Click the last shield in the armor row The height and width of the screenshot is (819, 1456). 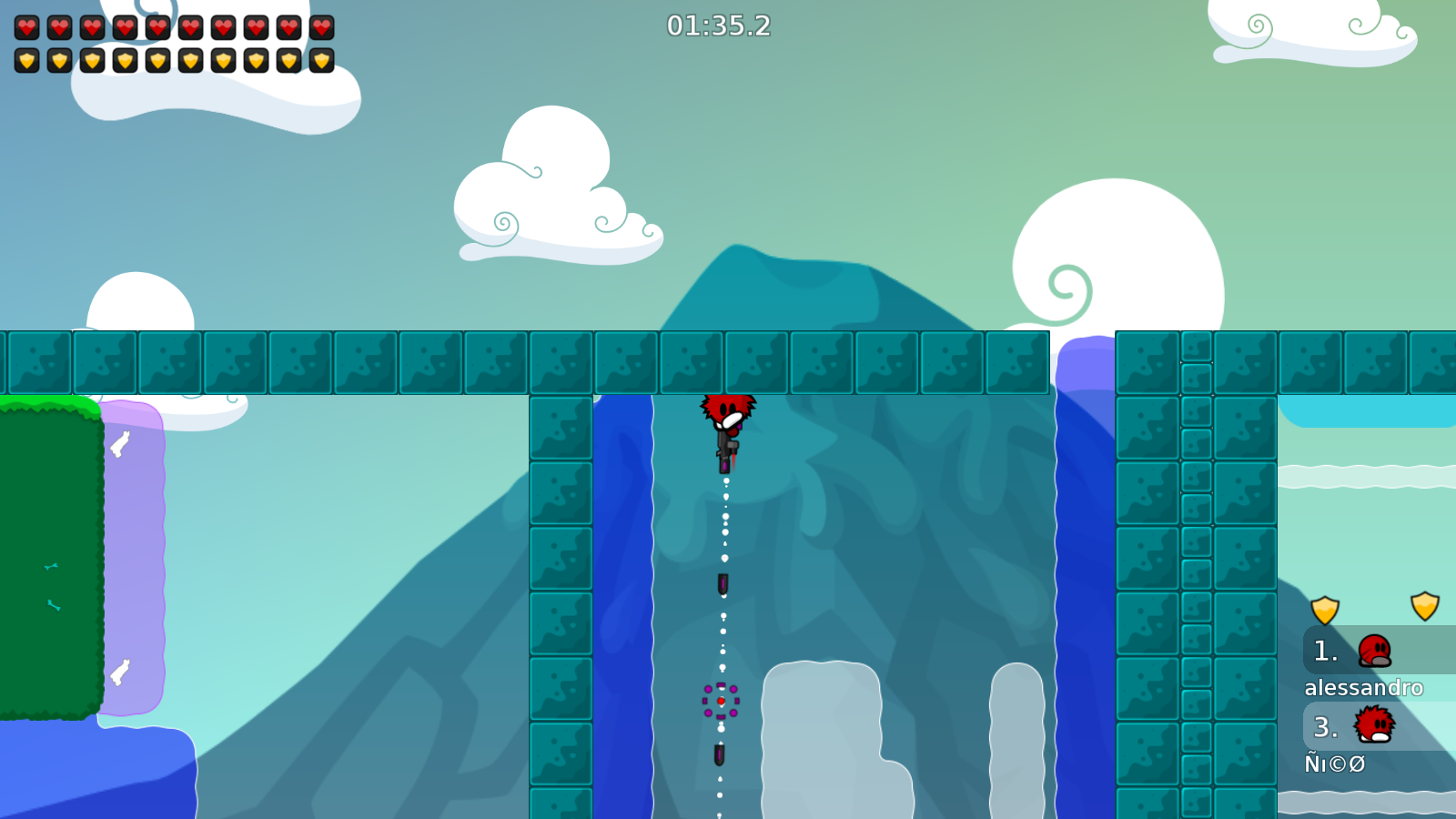[320, 62]
